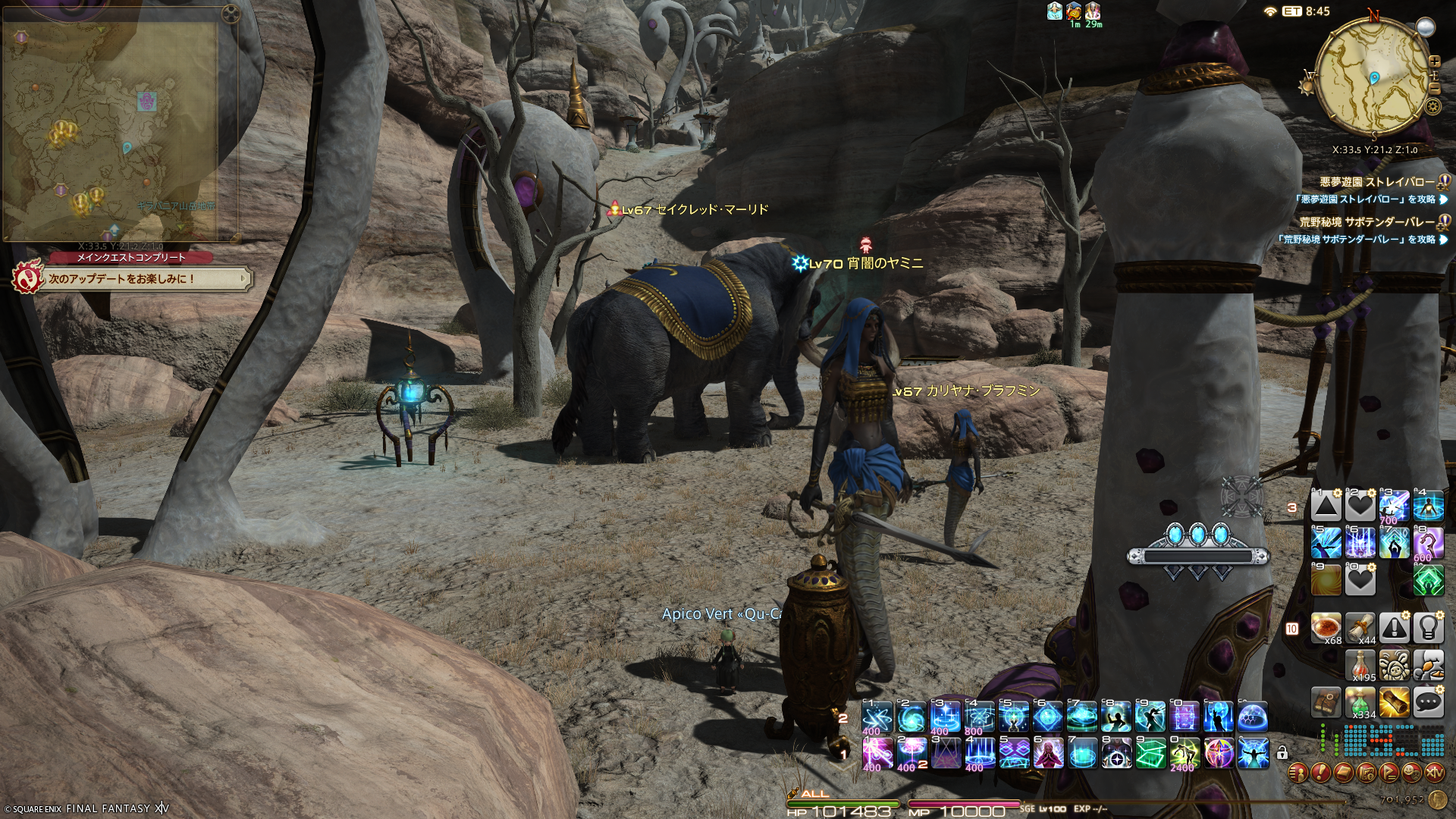Zoom in the minimap with the plus button

[x=1435, y=61]
